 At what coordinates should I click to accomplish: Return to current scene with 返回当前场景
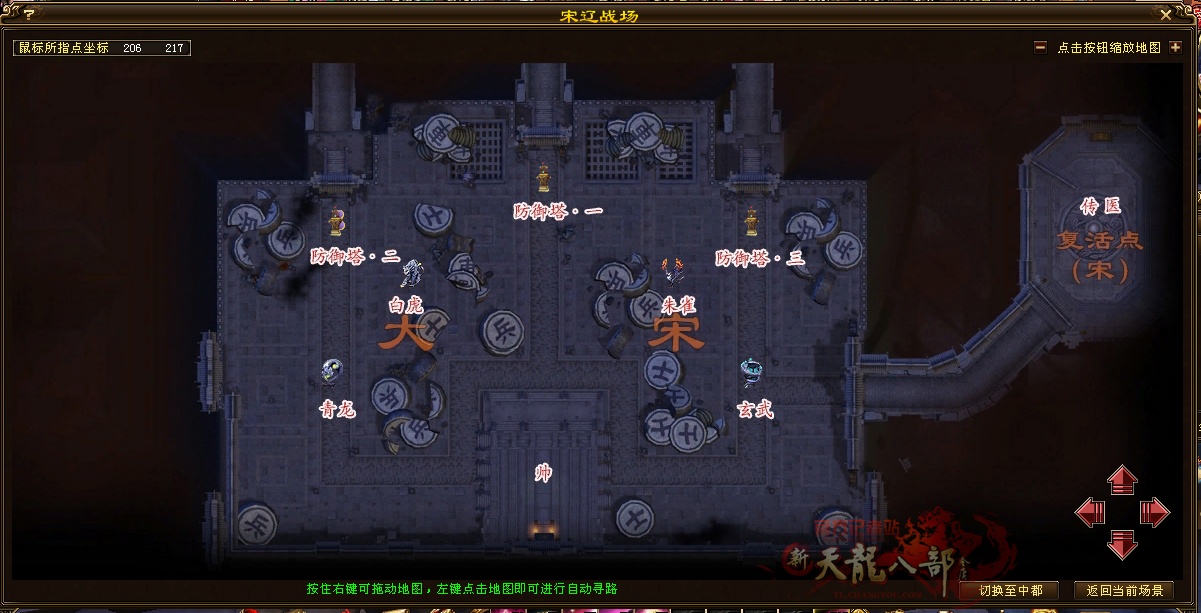[x=1123, y=590]
